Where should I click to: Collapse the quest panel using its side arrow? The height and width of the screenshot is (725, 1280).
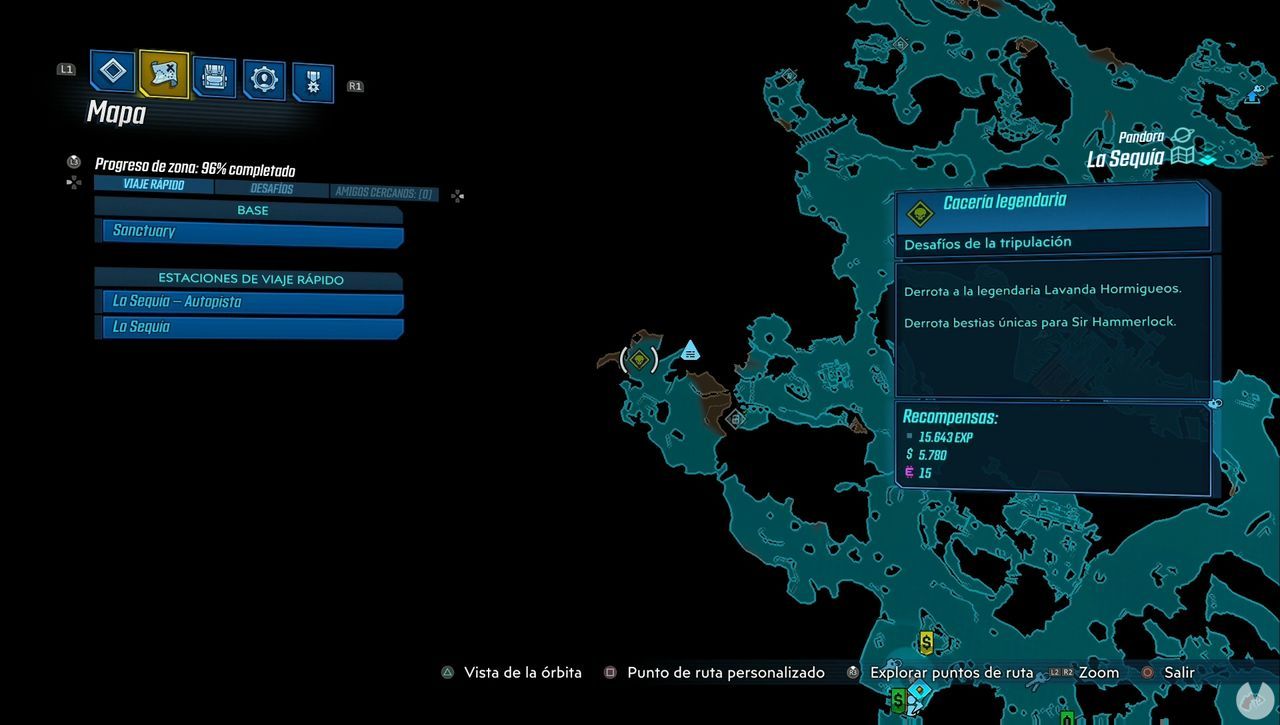tap(1215, 404)
